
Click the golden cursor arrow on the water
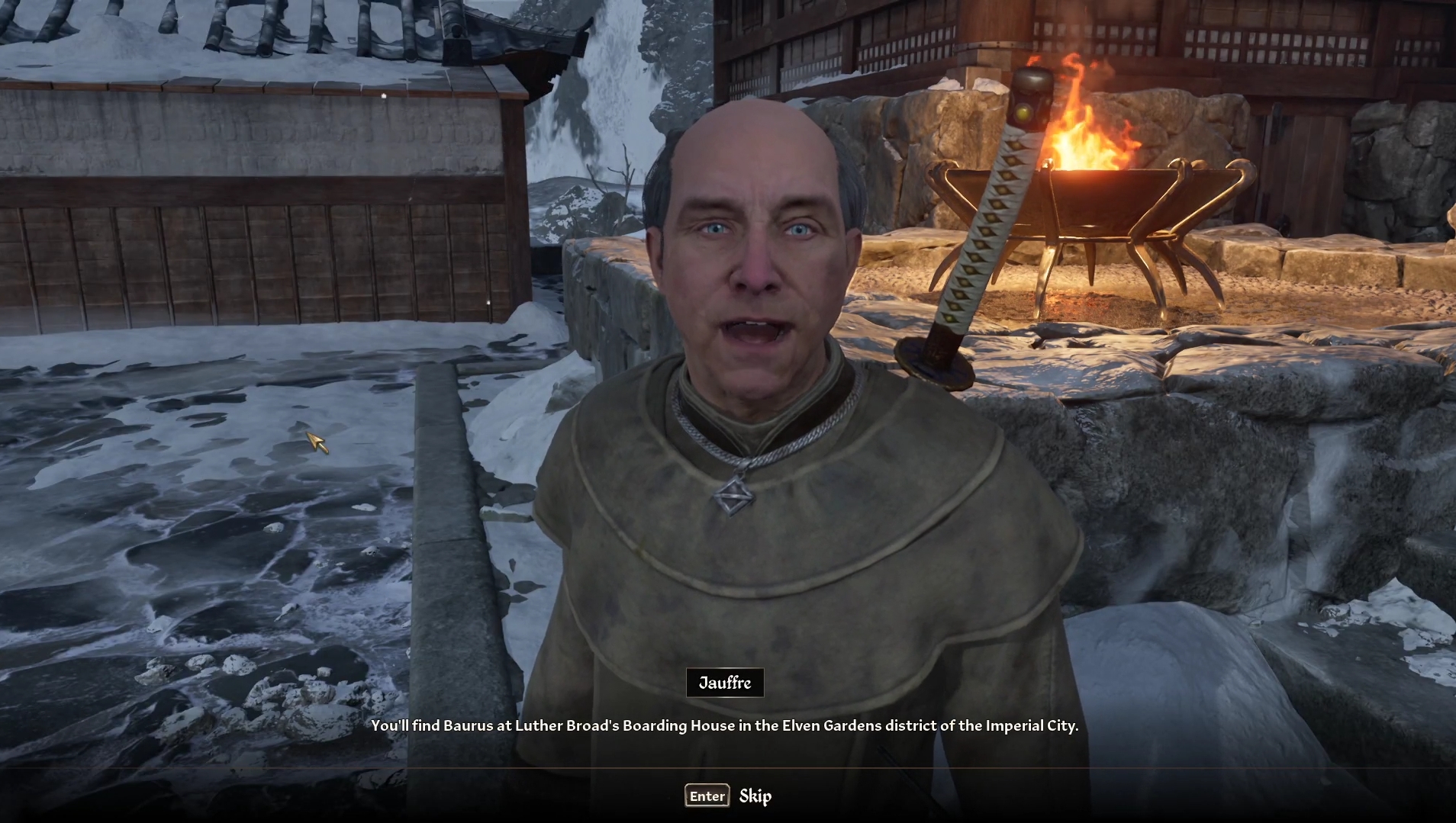(x=315, y=442)
